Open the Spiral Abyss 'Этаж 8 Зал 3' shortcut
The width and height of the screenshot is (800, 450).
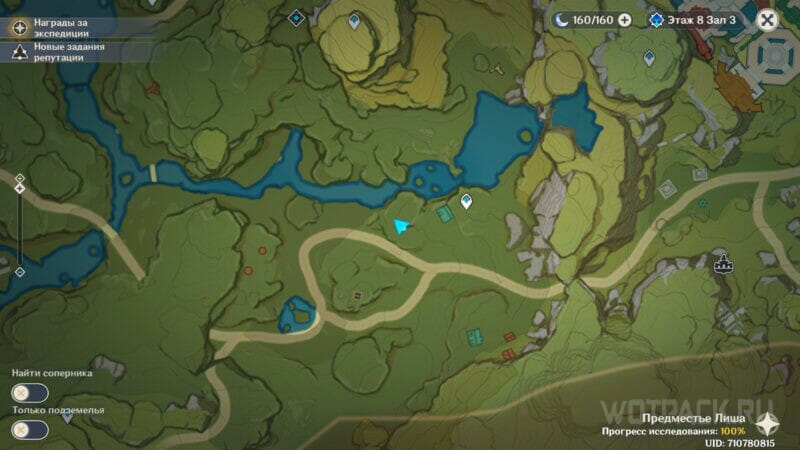693,19
